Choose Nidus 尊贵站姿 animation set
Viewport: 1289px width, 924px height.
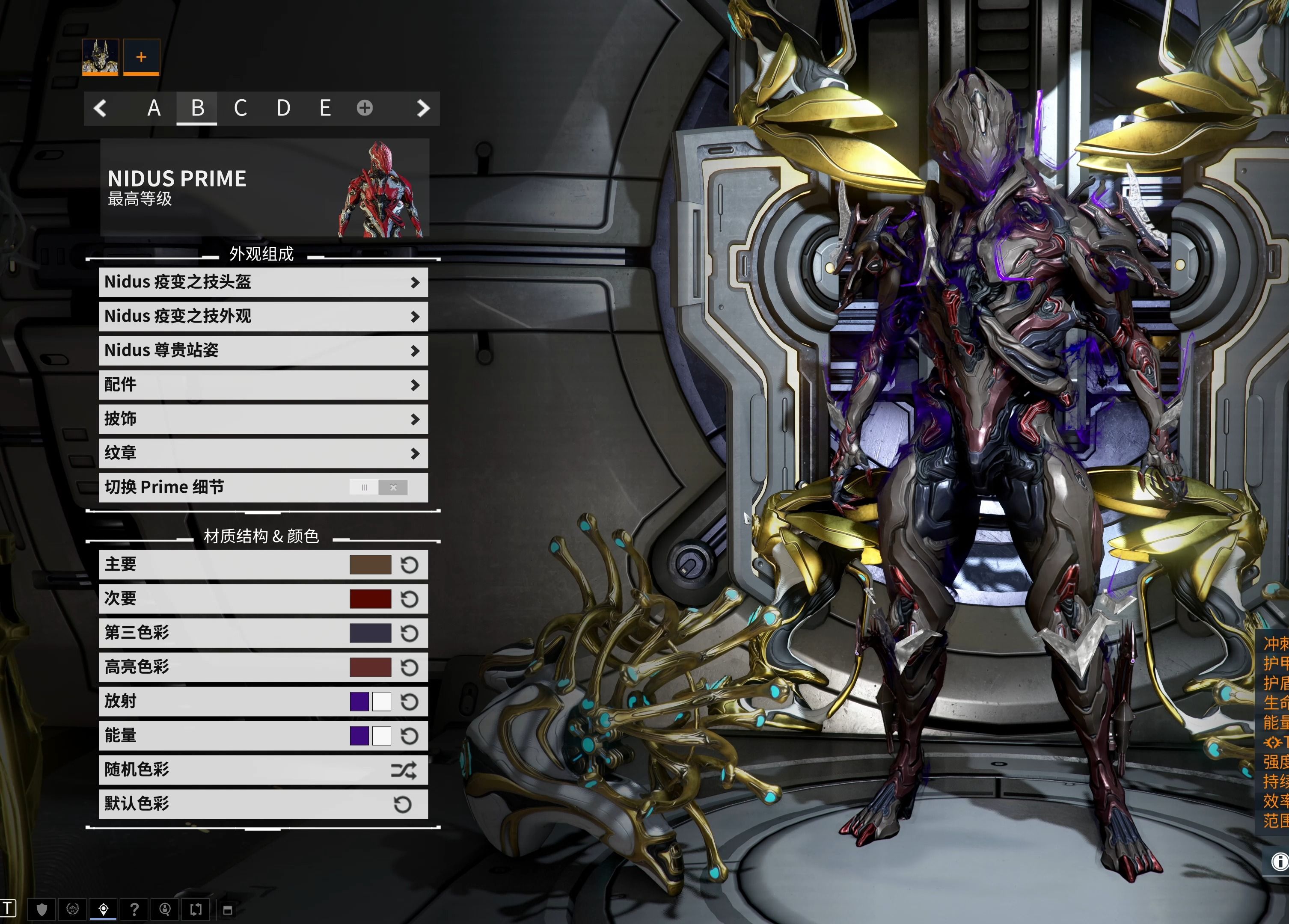point(263,351)
